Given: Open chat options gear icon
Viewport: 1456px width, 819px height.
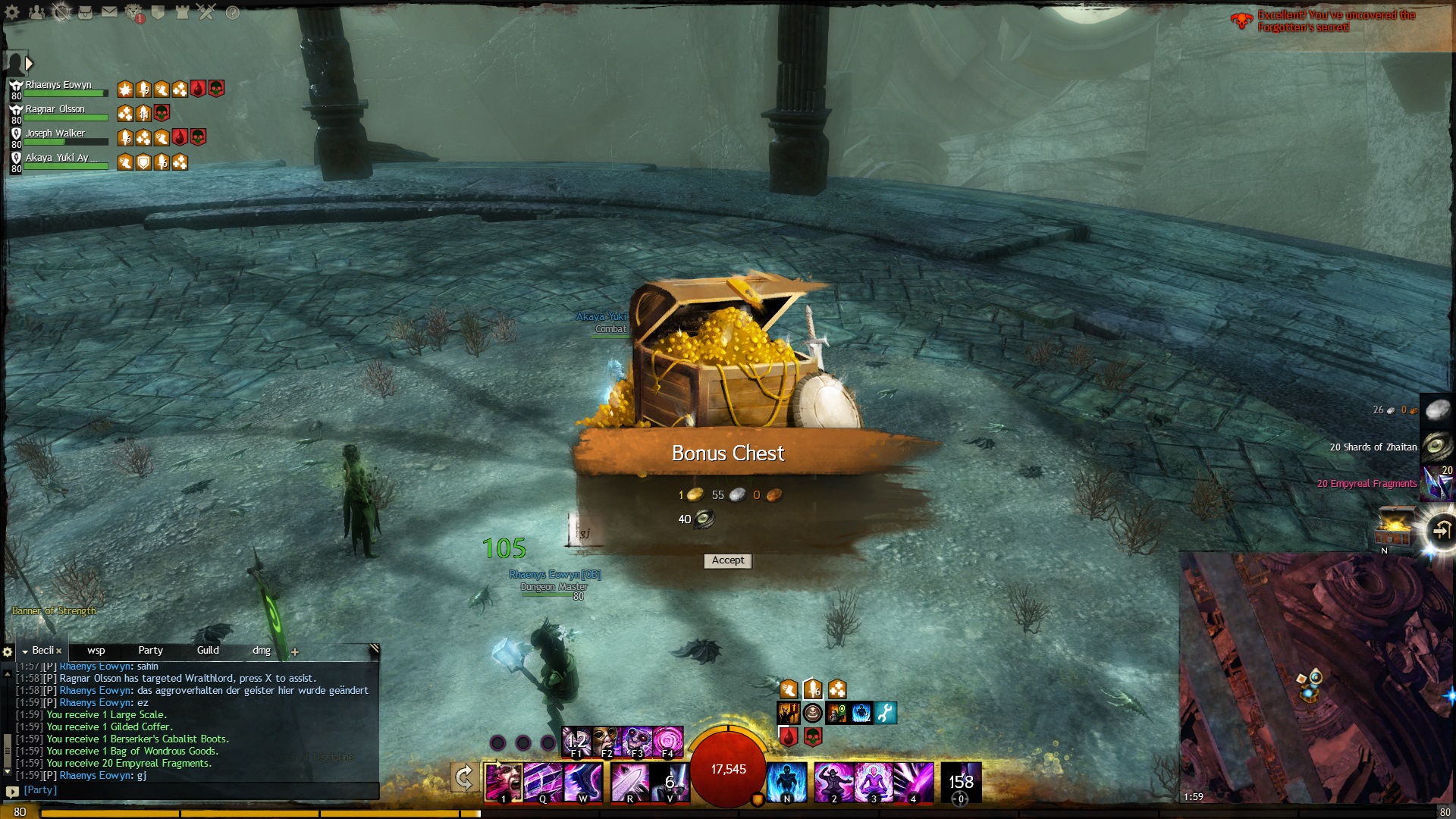Looking at the screenshot, I should [8, 651].
